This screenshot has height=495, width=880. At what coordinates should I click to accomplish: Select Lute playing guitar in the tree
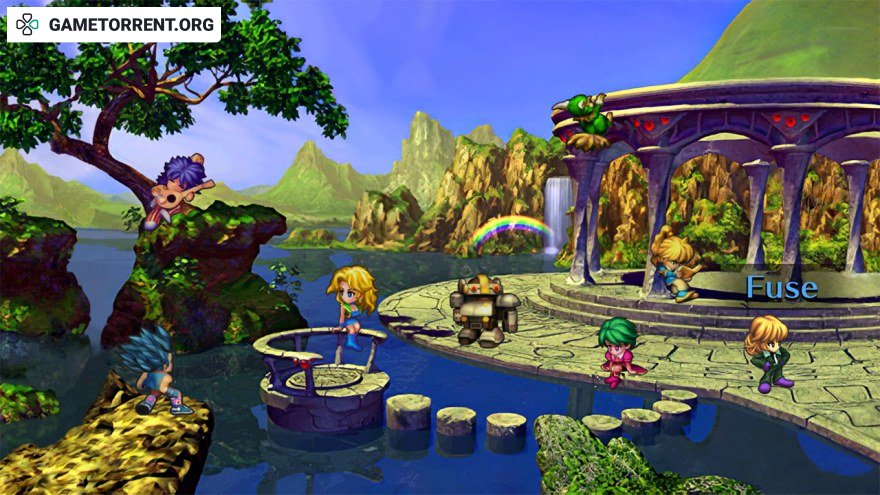click(x=182, y=187)
